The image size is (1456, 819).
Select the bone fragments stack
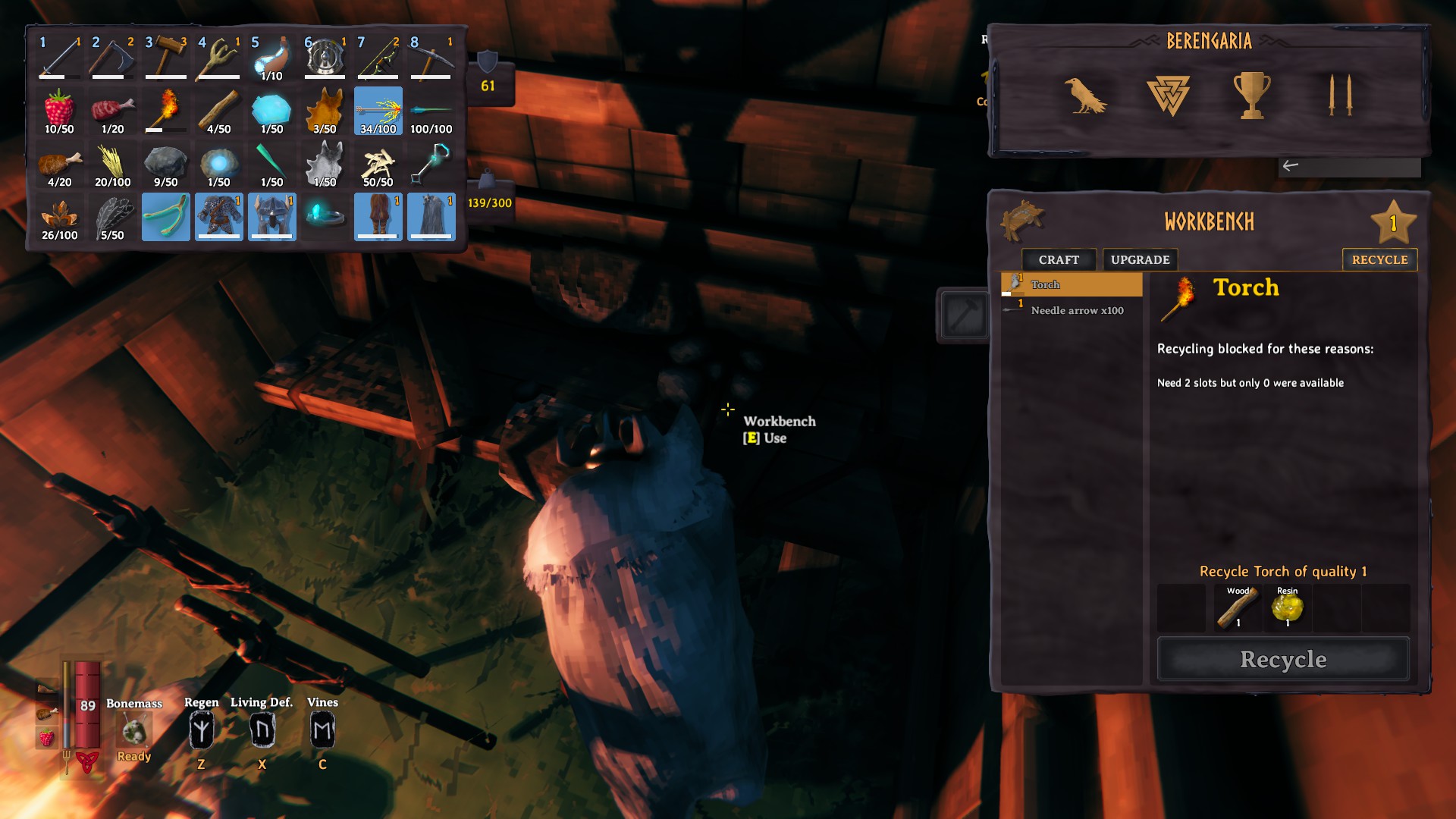[x=378, y=164]
